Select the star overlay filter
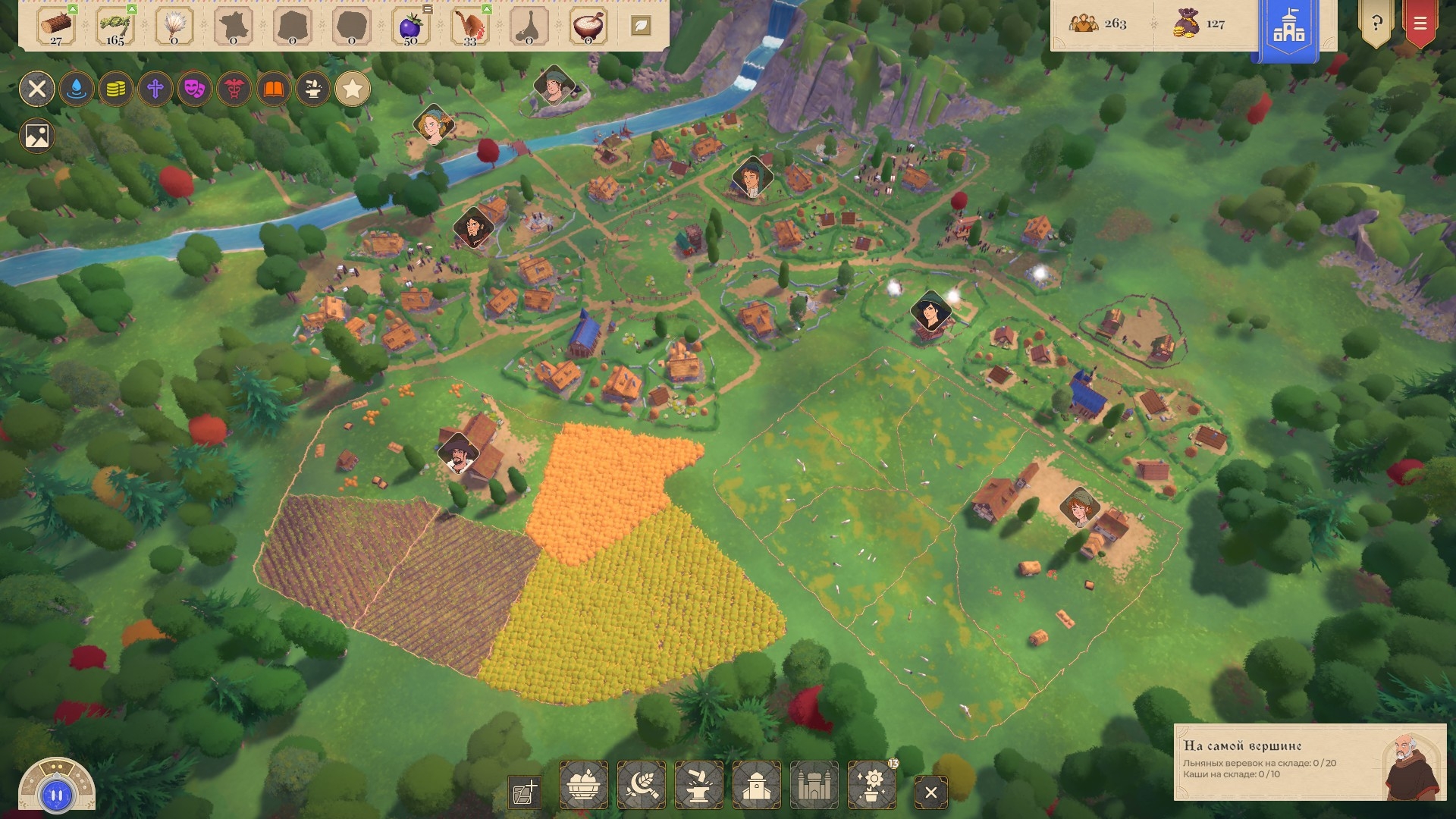This screenshot has height=819, width=1456. click(x=353, y=89)
